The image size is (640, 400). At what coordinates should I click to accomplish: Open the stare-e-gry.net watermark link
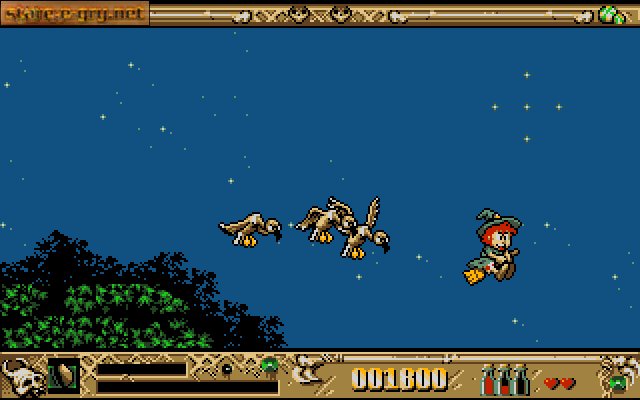[75, 13]
